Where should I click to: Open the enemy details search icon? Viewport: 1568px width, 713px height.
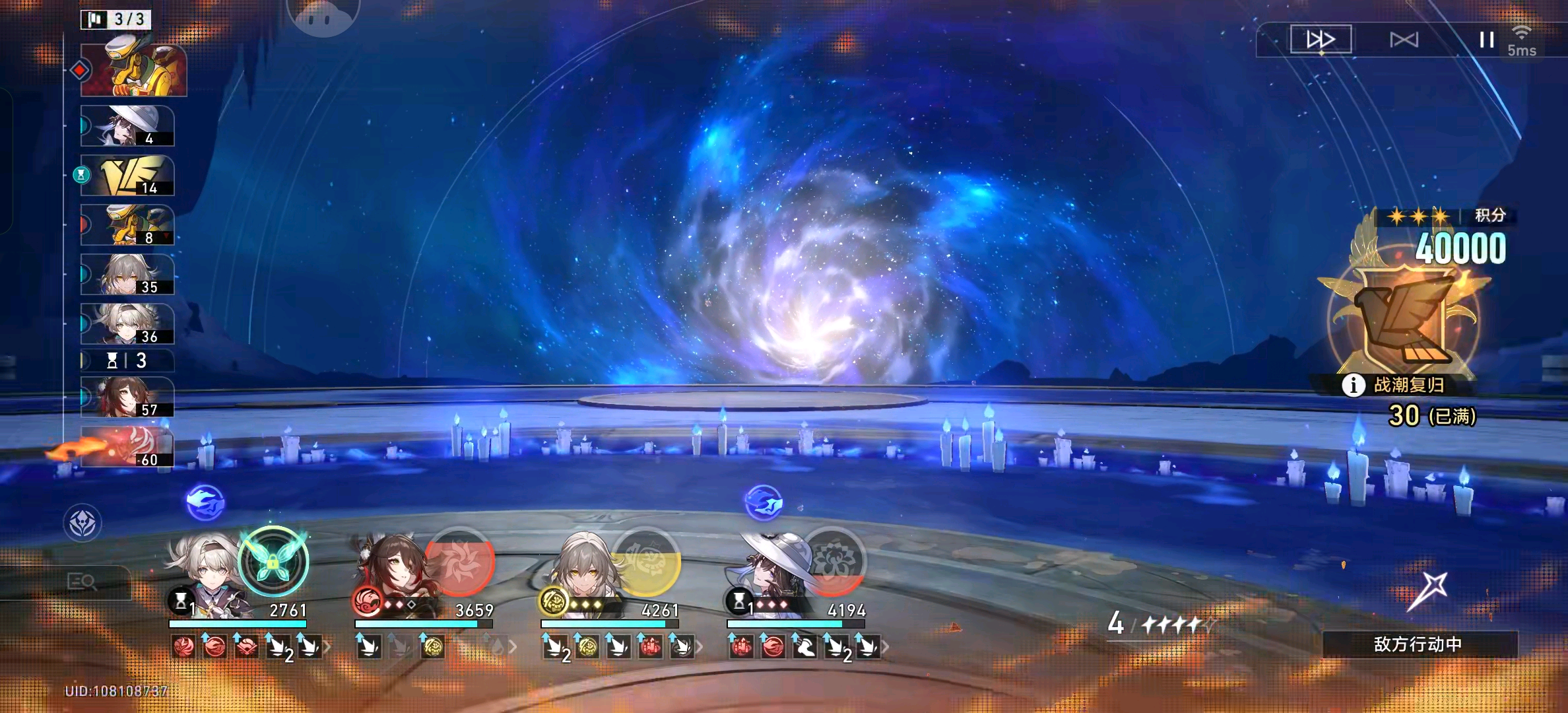[82, 582]
